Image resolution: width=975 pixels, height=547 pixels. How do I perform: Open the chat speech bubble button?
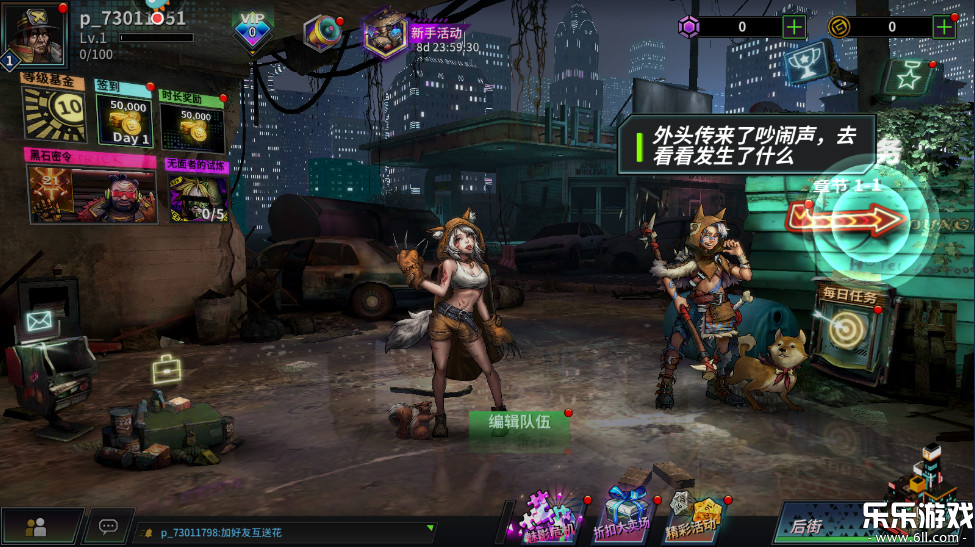[x=108, y=526]
